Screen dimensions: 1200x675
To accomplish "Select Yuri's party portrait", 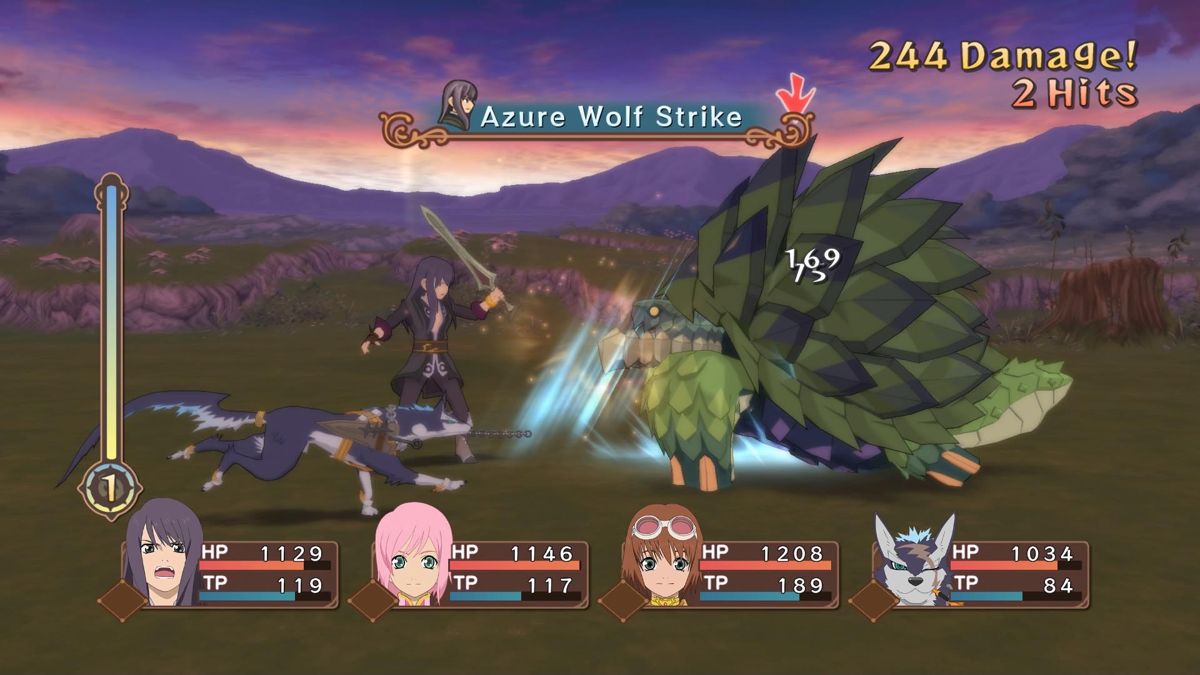I will 163,555.
